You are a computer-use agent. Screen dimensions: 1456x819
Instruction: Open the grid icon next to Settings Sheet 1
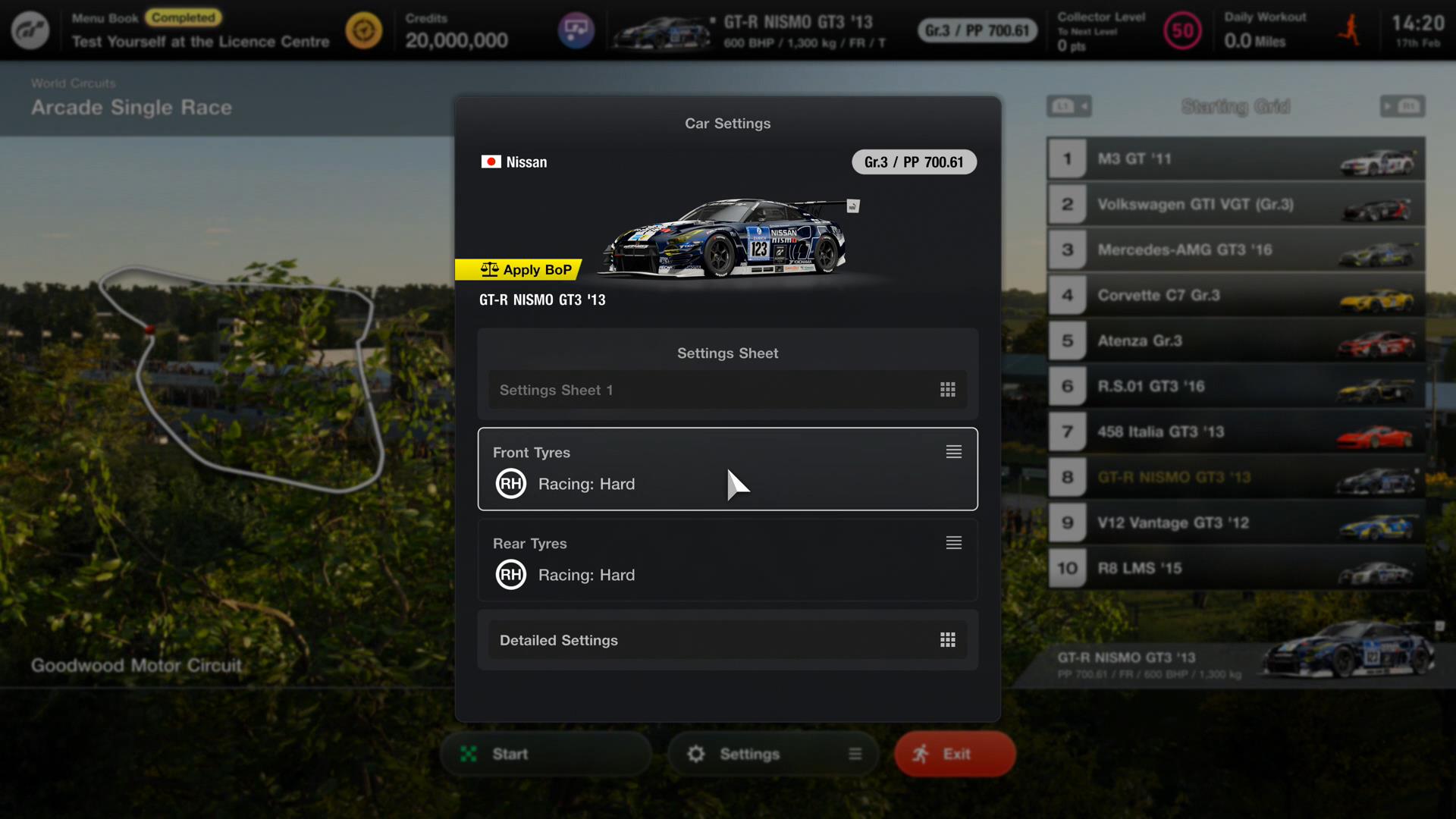[948, 390]
